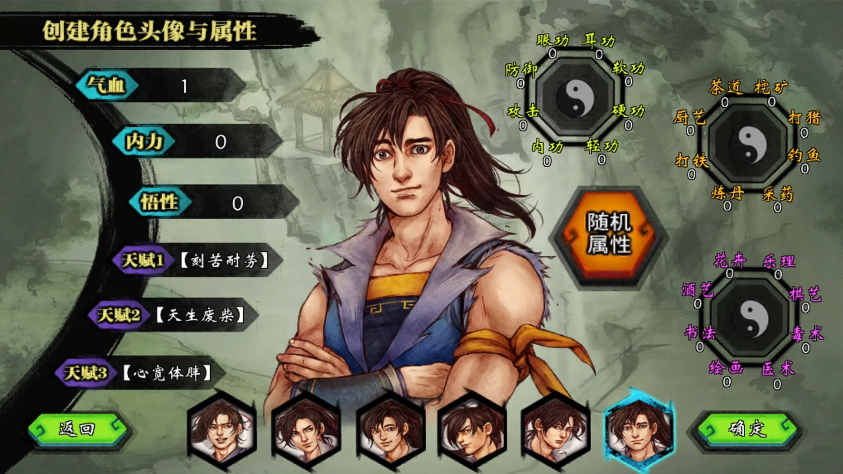Select the blue-highlighted portrait thumbnail

click(637, 430)
